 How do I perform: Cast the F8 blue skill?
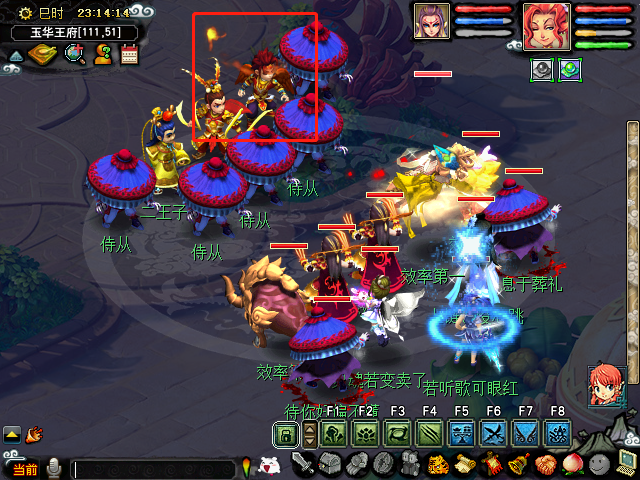(557, 434)
